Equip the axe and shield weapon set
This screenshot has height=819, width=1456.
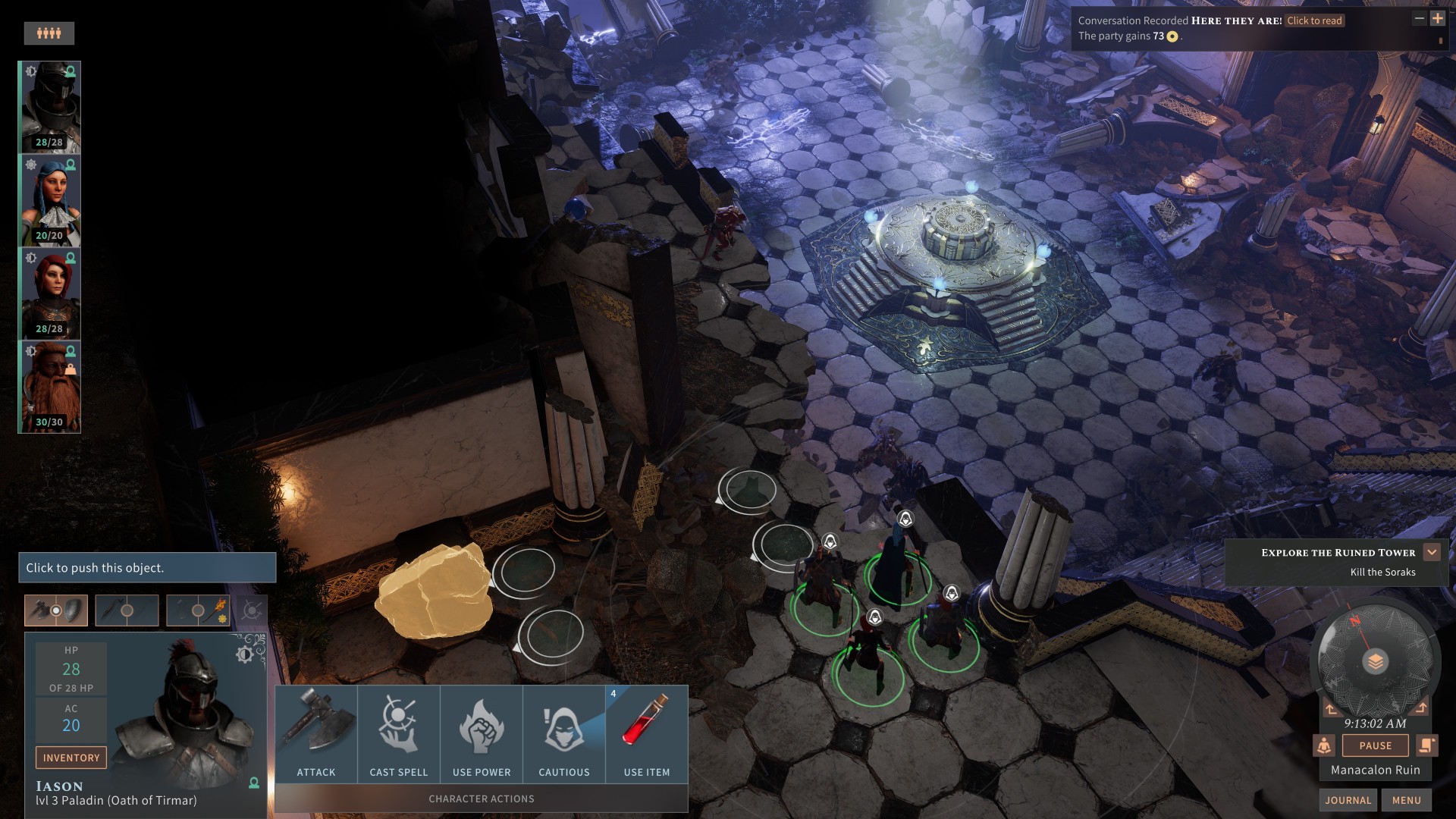click(x=56, y=610)
